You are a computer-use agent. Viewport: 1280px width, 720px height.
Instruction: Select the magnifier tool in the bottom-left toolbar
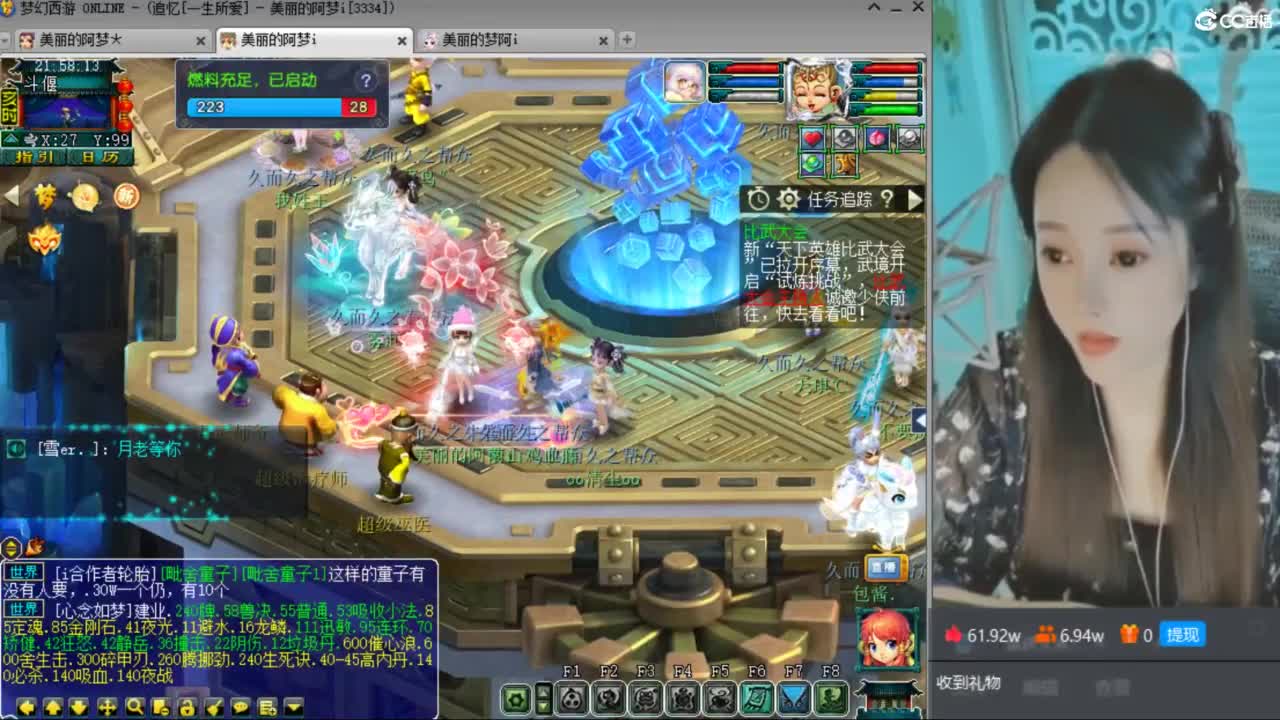(x=133, y=707)
